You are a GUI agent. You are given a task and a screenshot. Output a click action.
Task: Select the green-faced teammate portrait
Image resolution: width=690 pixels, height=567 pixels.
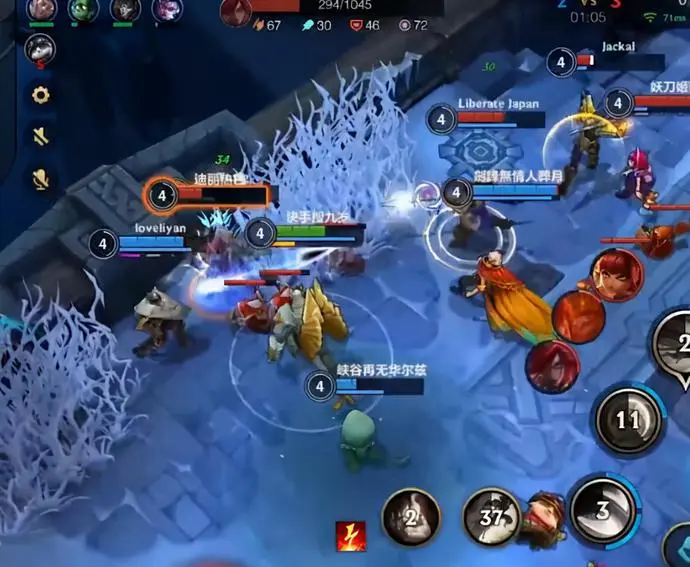point(83,10)
